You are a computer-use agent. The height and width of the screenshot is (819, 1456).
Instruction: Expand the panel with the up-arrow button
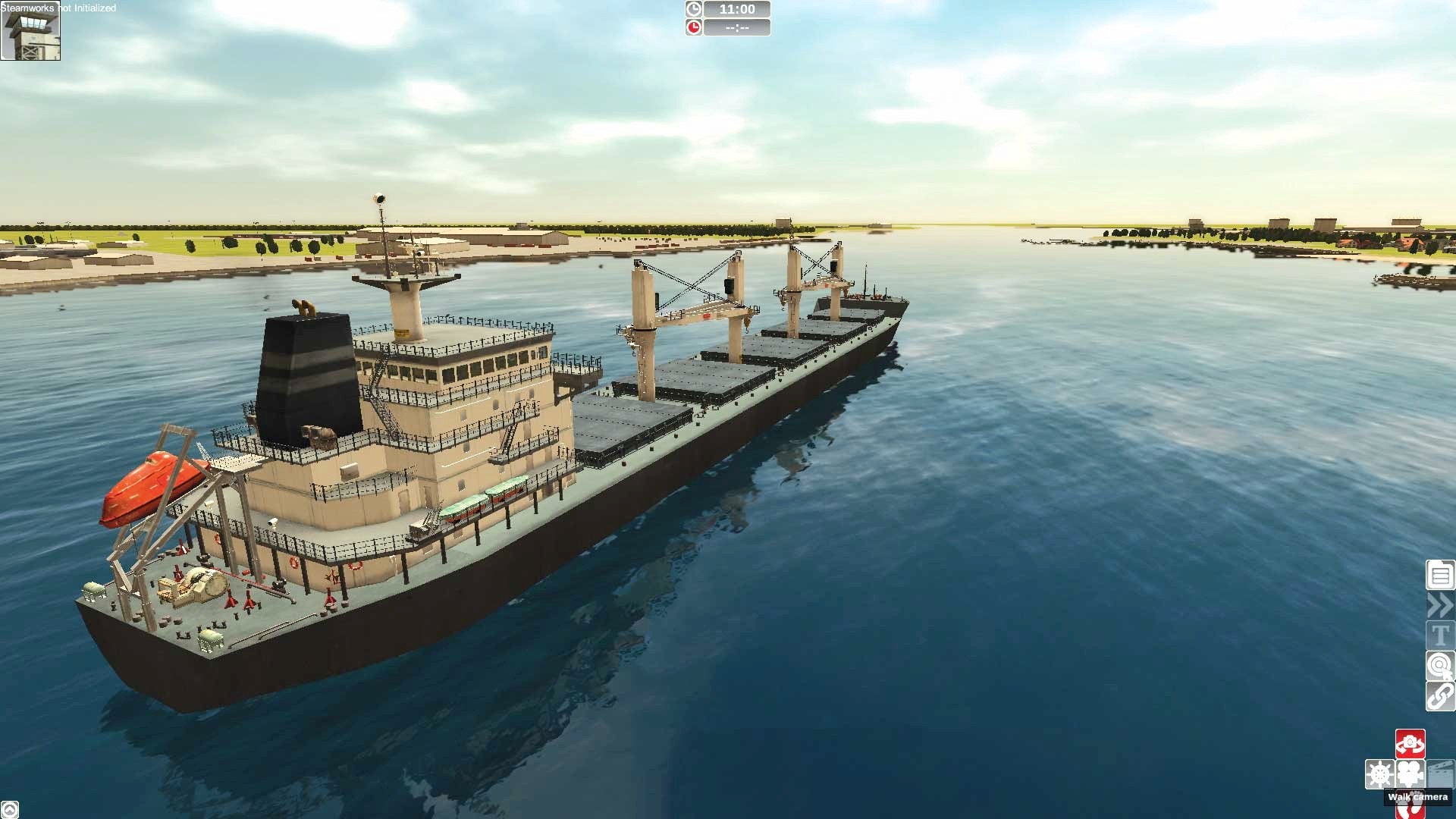coord(9,810)
